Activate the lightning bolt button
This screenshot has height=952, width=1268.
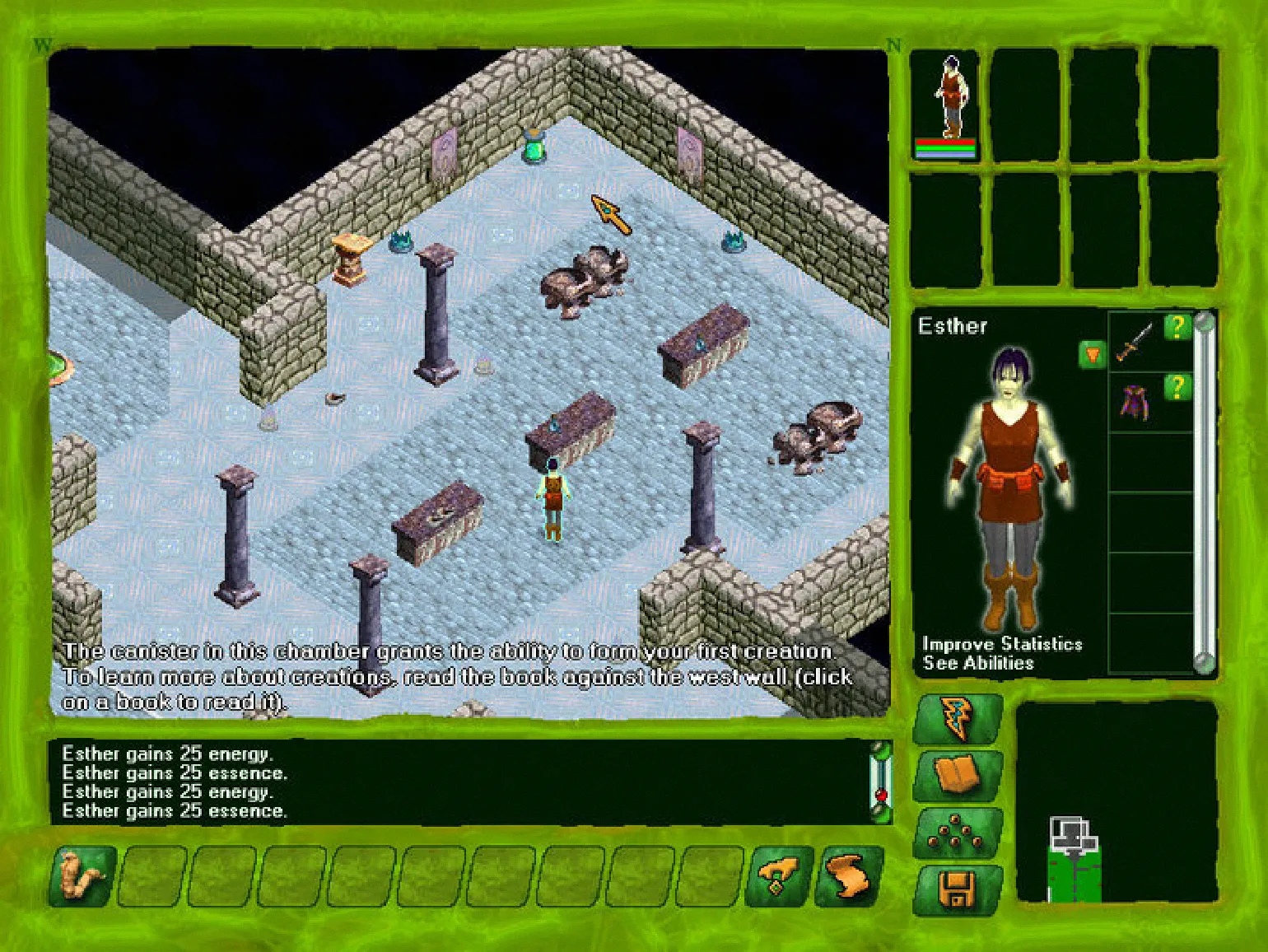coord(958,718)
